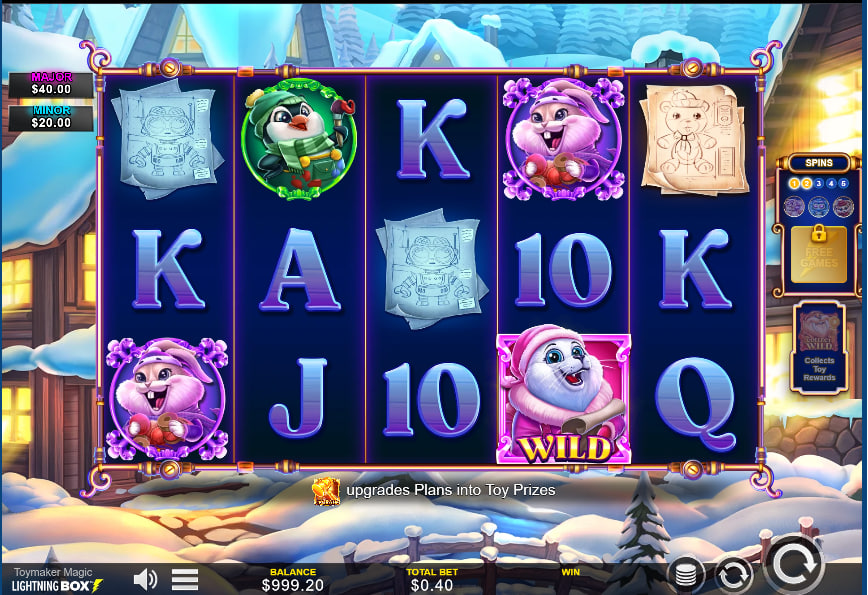Select the Collect Wild info card

pyautogui.click(x=819, y=346)
